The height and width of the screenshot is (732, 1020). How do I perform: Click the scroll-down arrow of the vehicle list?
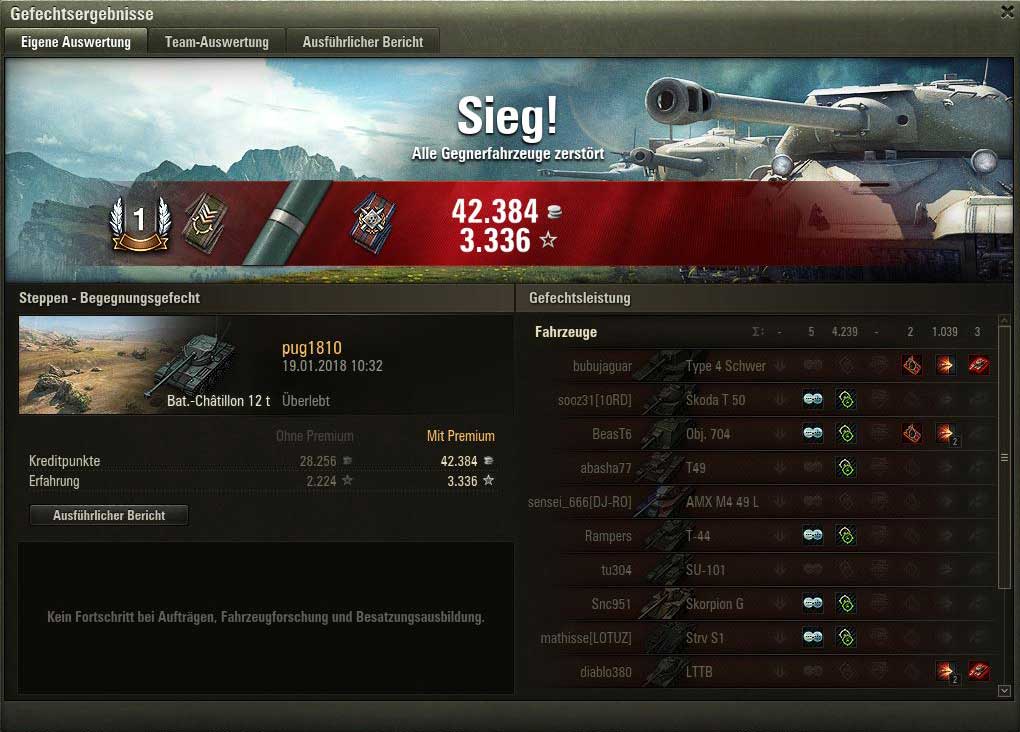1005,690
